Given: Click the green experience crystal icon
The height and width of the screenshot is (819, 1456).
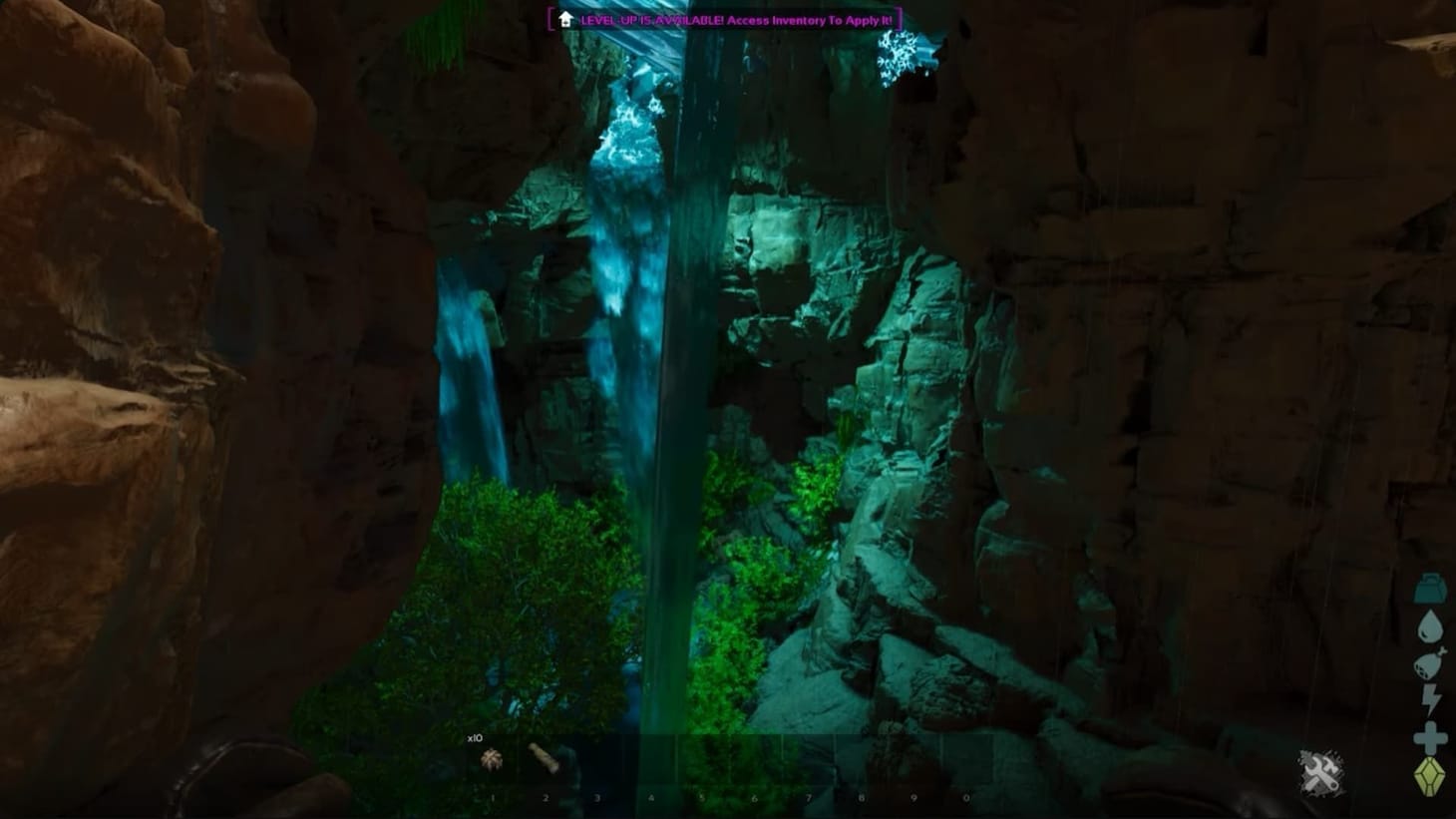Looking at the screenshot, I should (1428, 771).
